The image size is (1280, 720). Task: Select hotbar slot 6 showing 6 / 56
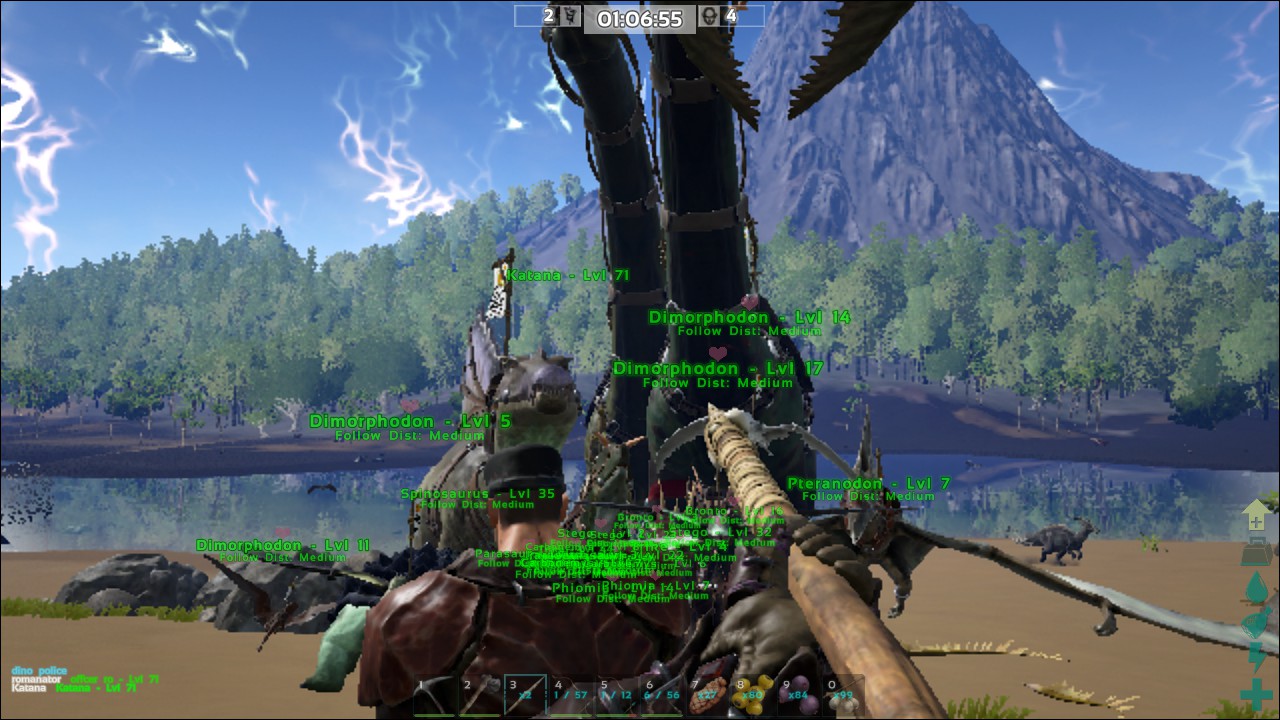click(662, 694)
